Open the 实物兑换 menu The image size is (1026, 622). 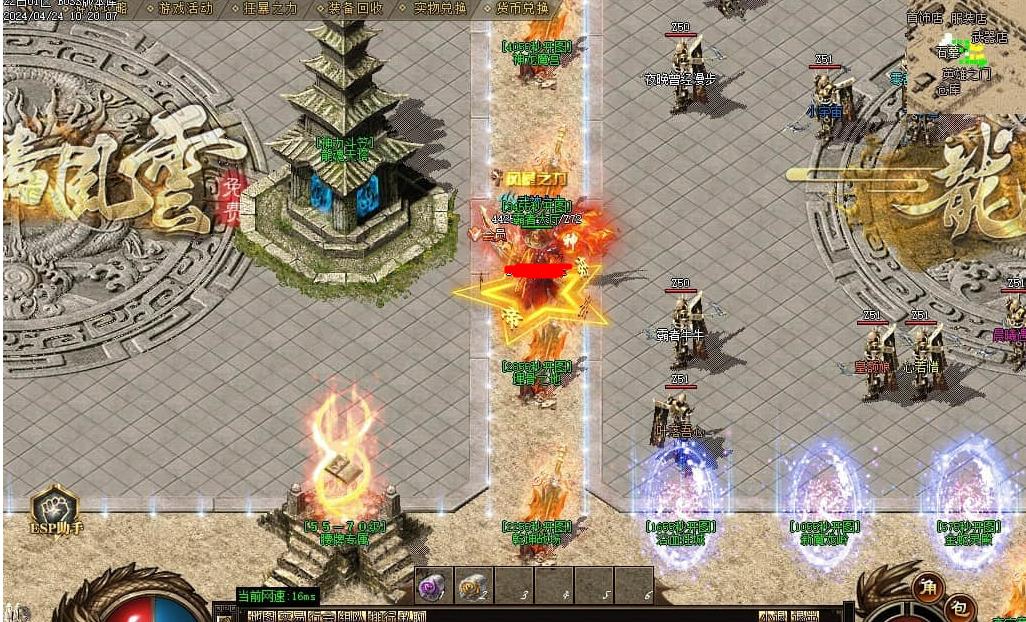coord(439,8)
